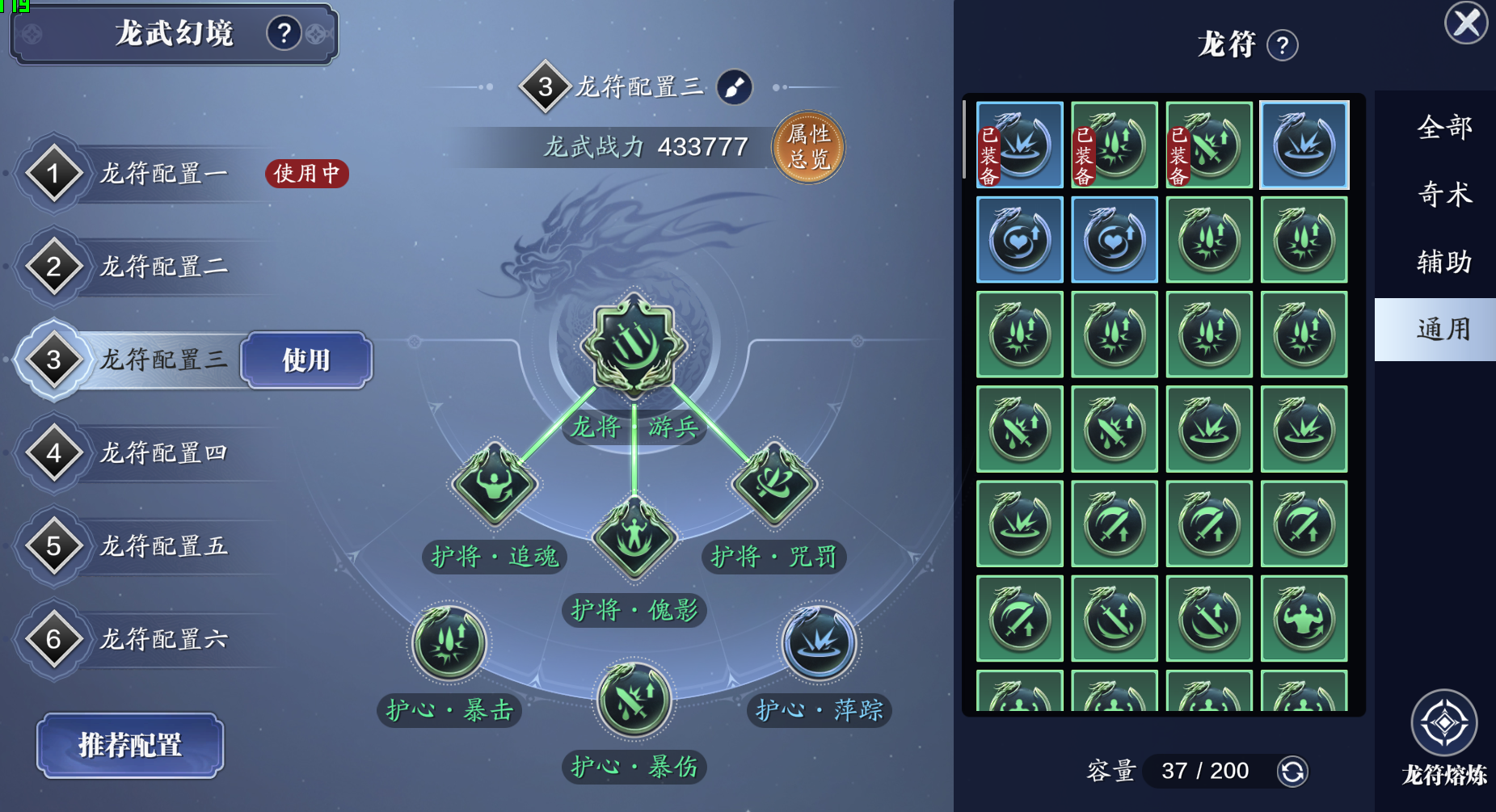Open 龙符熔炼 smelting
1496x812 pixels.
coord(1444,724)
